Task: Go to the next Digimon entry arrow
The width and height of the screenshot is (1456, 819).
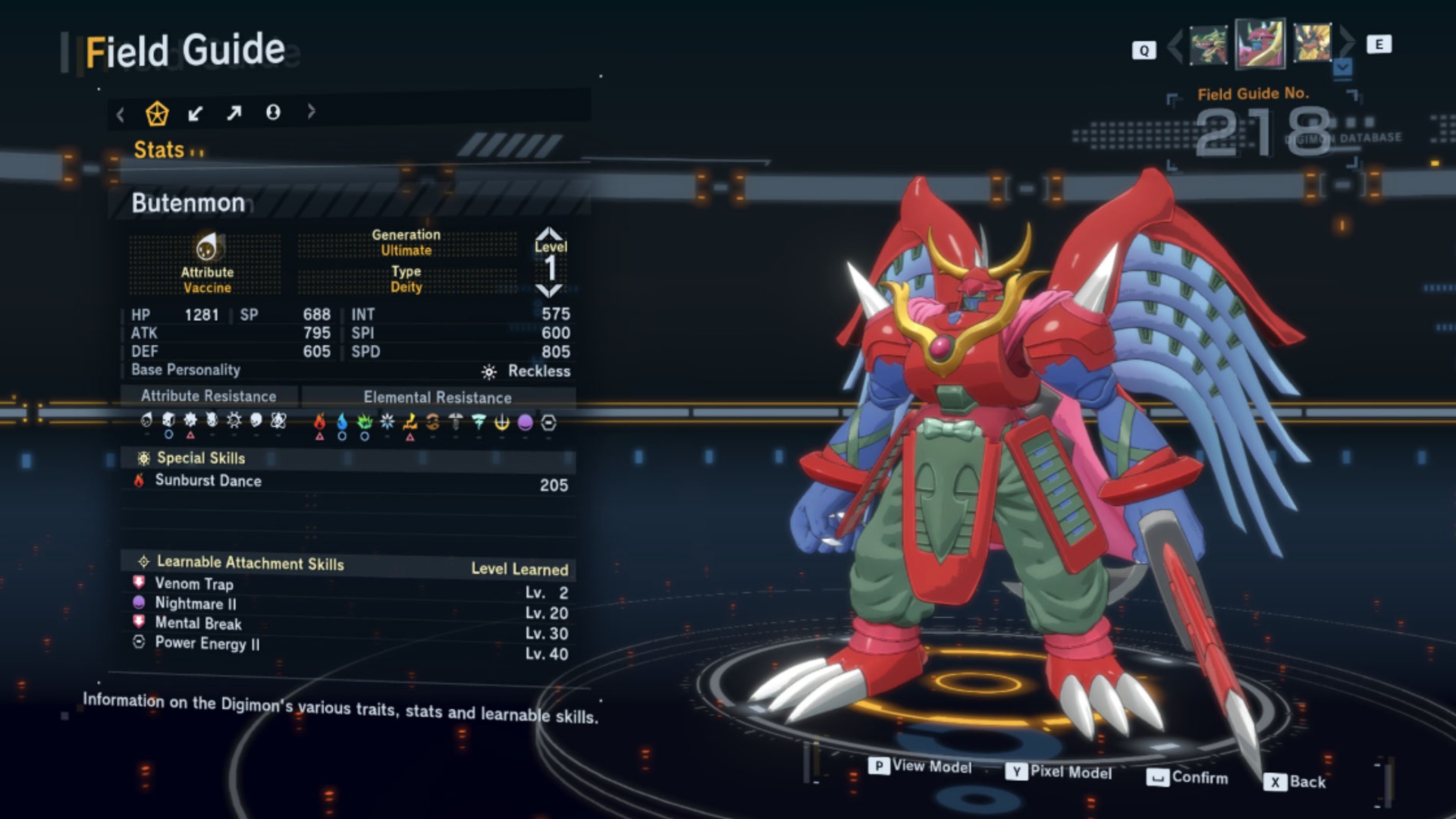Action: pyautogui.click(x=1348, y=44)
